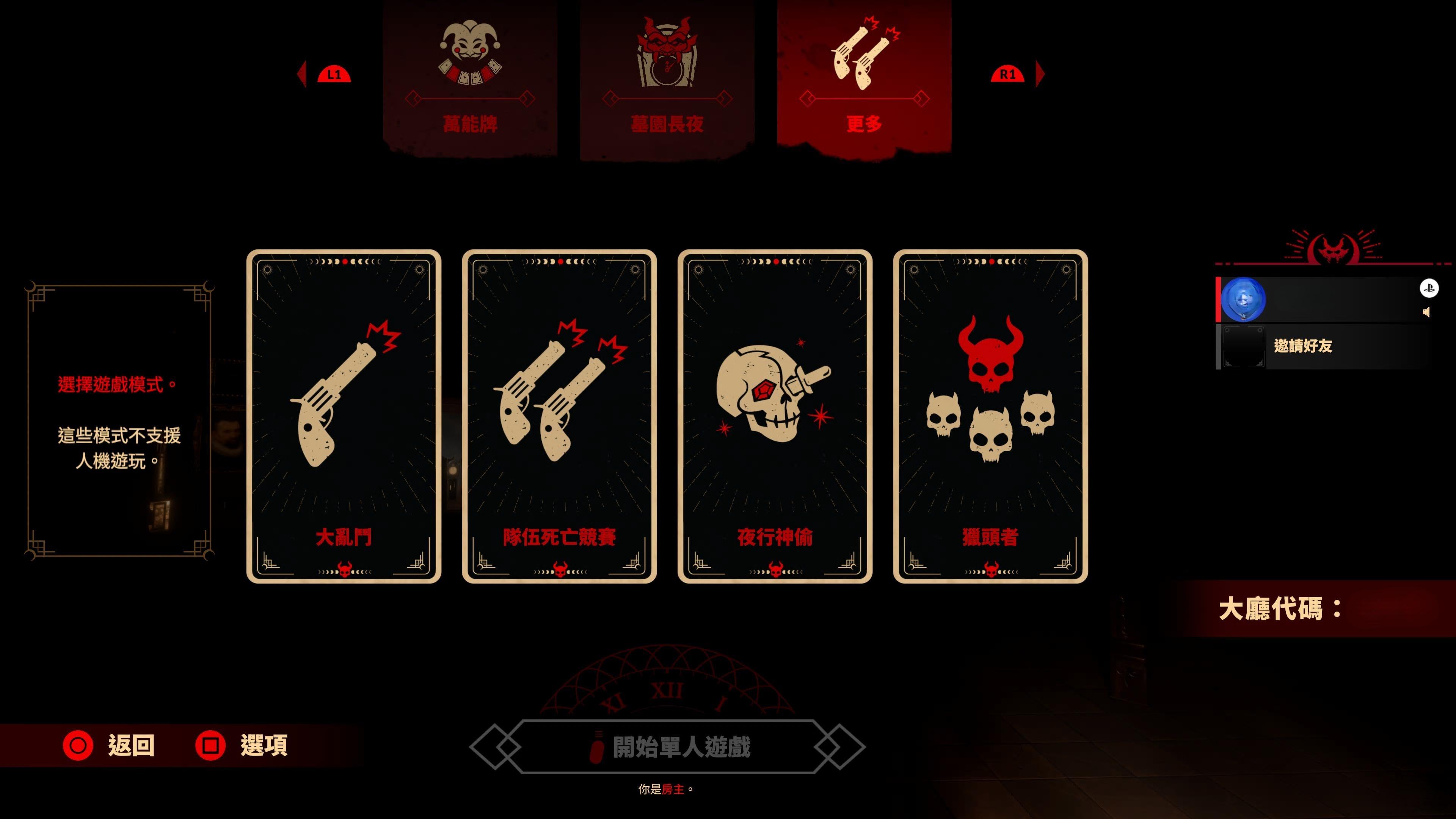The height and width of the screenshot is (819, 1456).
Task: Invite a friend via 邀請好友 slot
Action: [1302, 346]
